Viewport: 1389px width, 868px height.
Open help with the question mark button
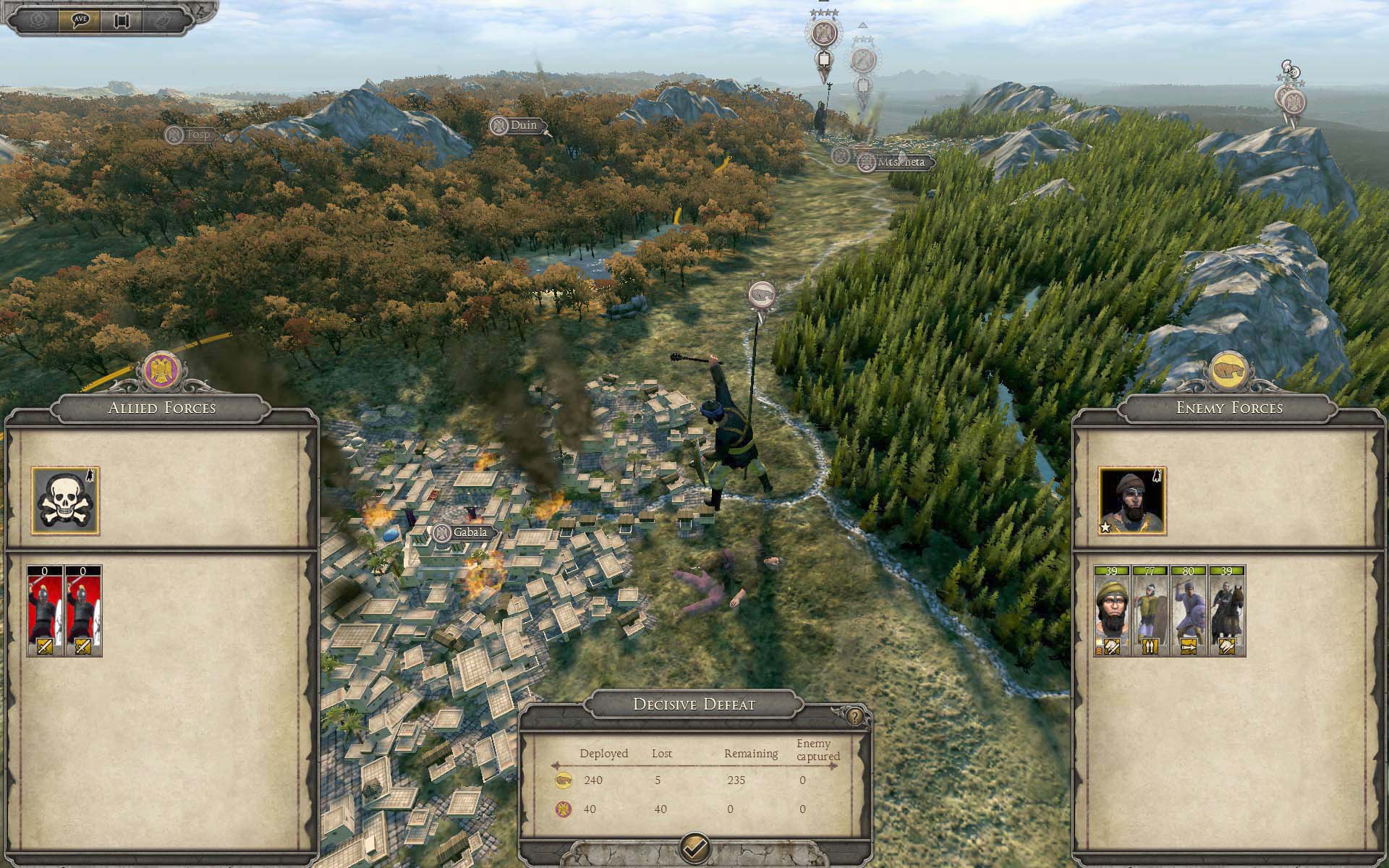pyautogui.click(x=856, y=716)
